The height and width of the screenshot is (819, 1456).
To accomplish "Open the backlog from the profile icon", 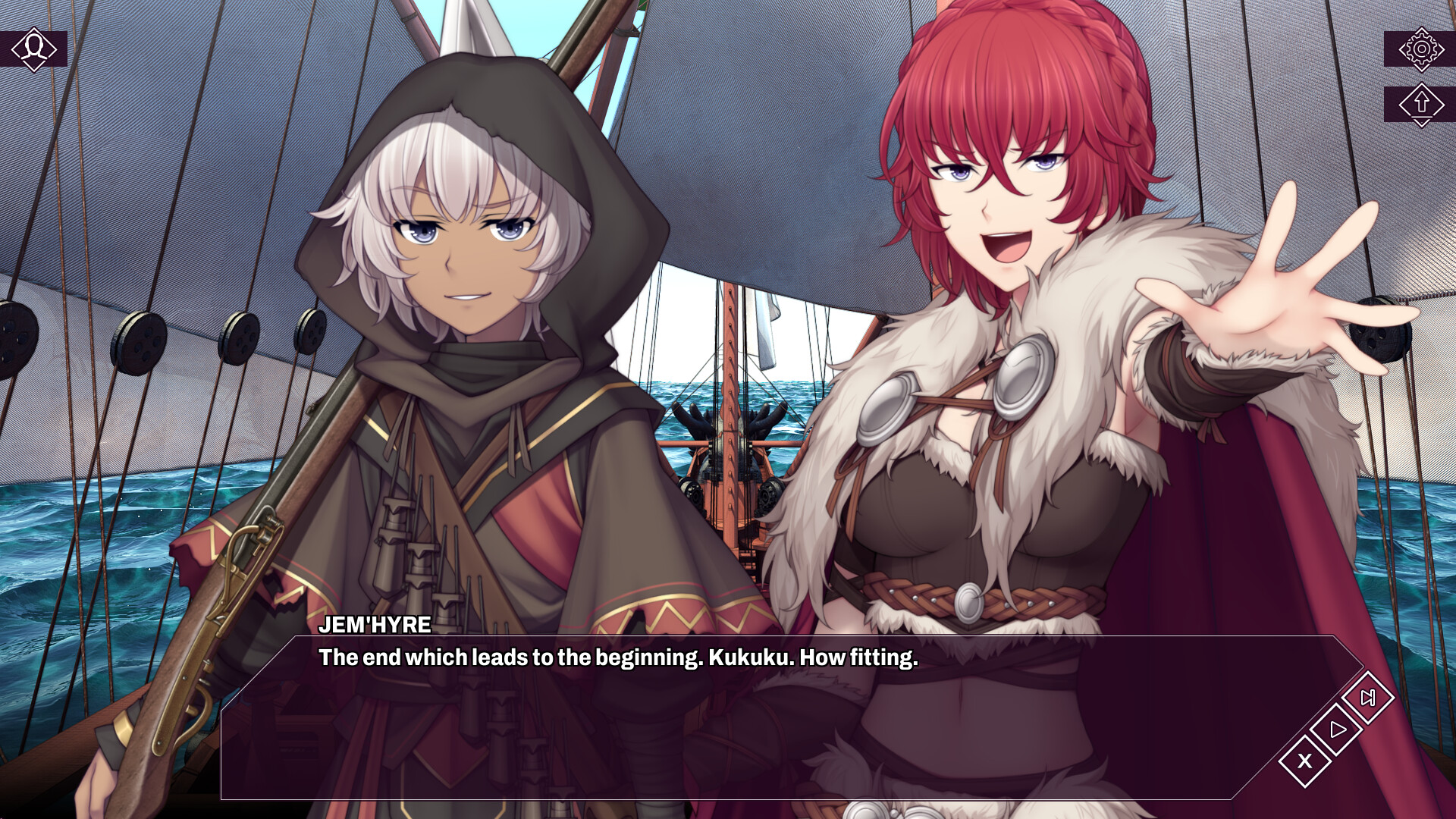I will point(33,49).
